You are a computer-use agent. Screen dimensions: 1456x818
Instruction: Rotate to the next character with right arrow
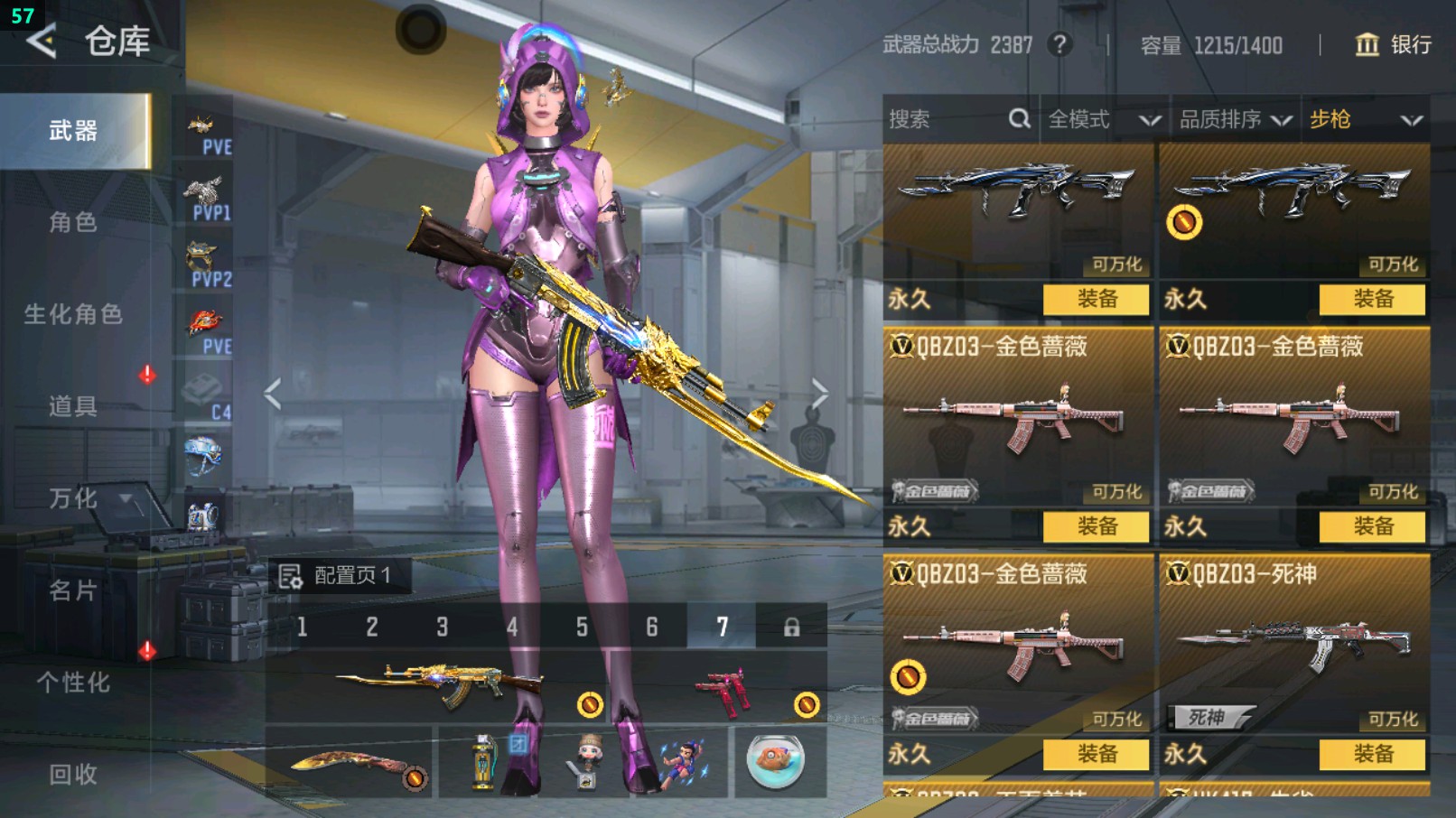point(819,394)
